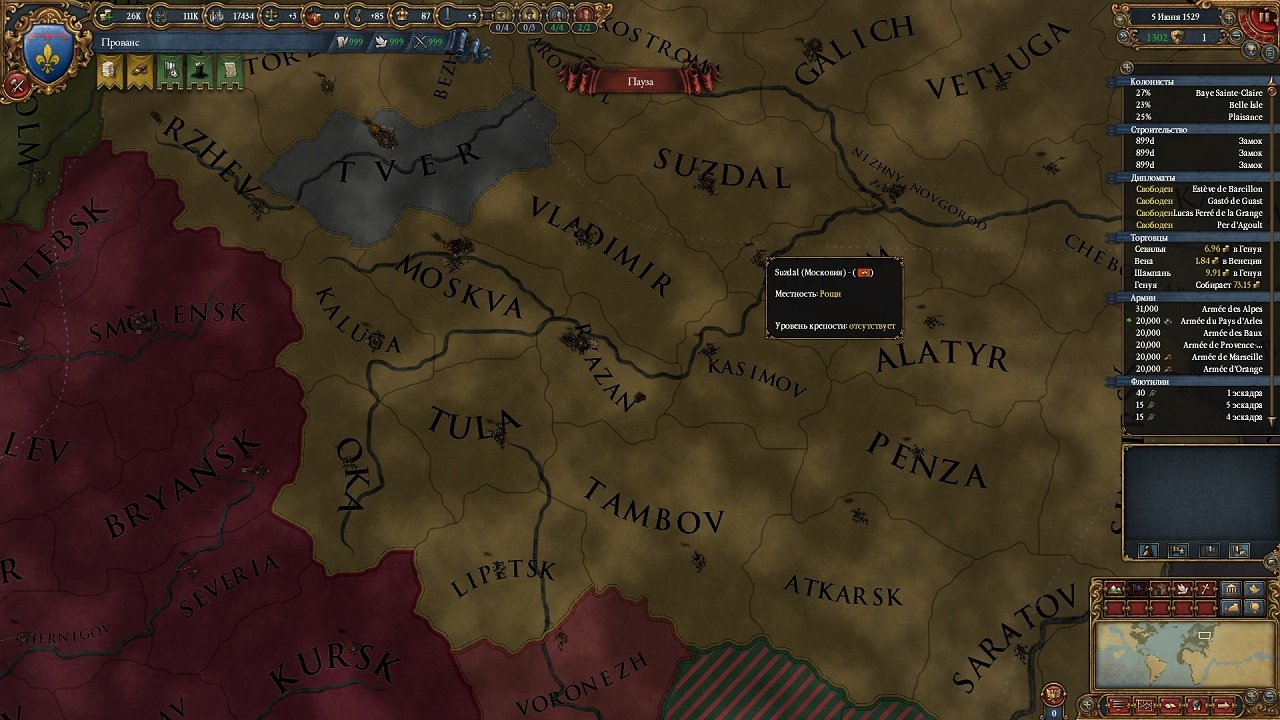This screenshot has height=720, width=1280.
Task: Select the dove religious mapmode
Action: (1182, 589)
